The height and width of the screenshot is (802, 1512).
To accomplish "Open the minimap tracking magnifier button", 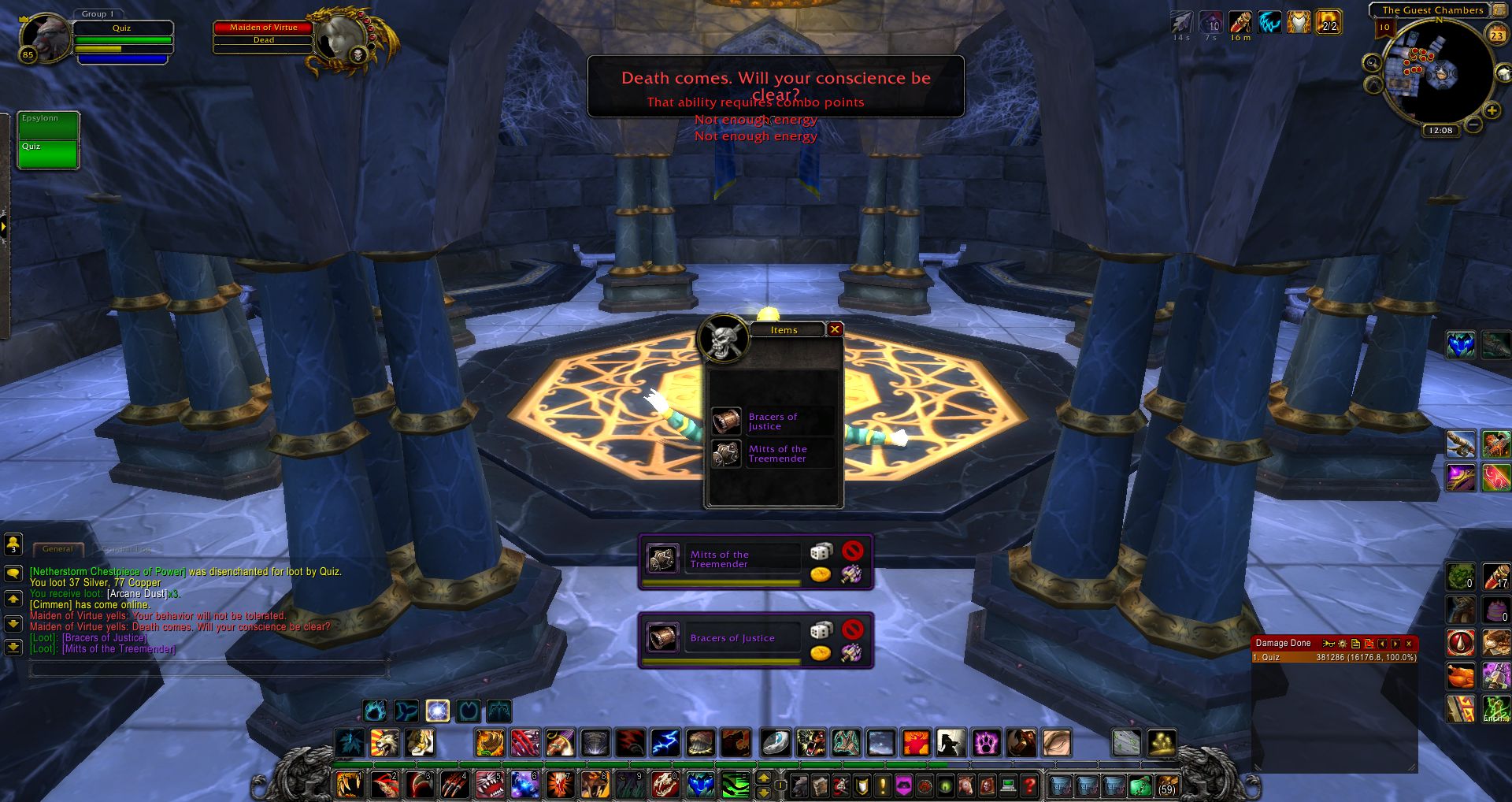I will (x=1373, y=62).
